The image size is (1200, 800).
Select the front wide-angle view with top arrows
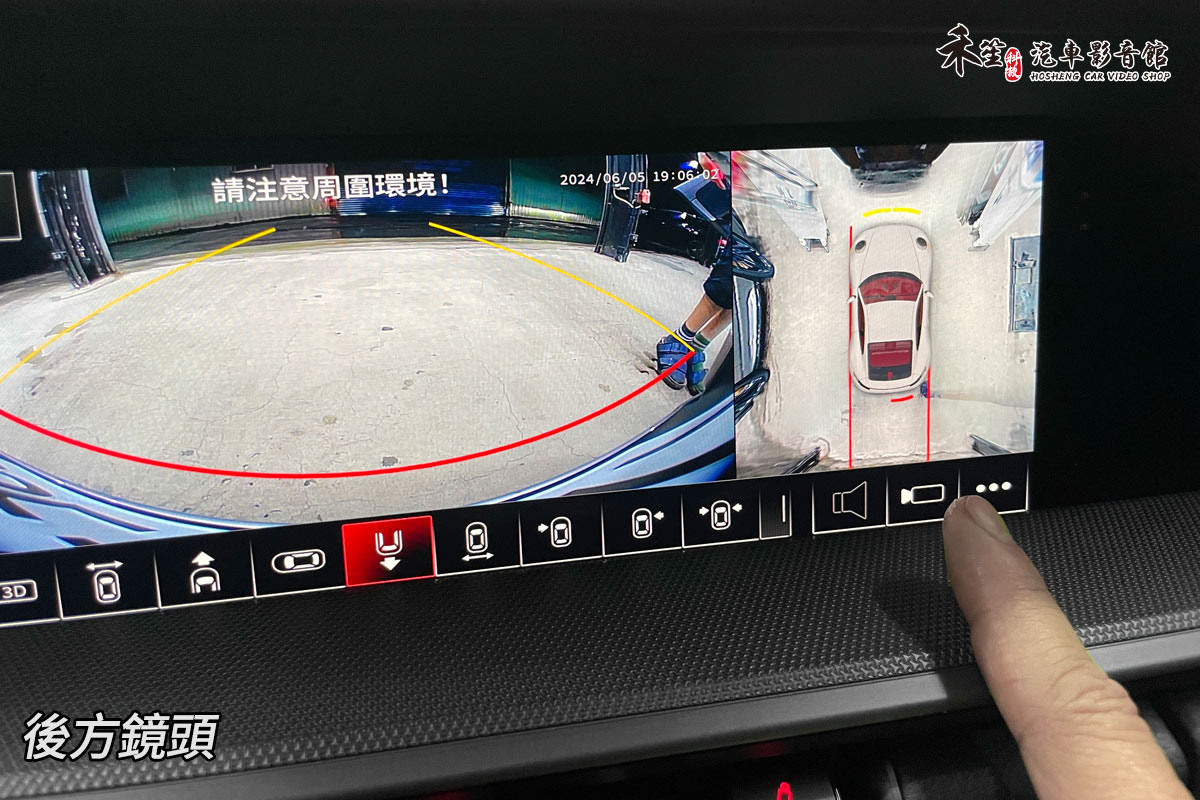(106, 582)
